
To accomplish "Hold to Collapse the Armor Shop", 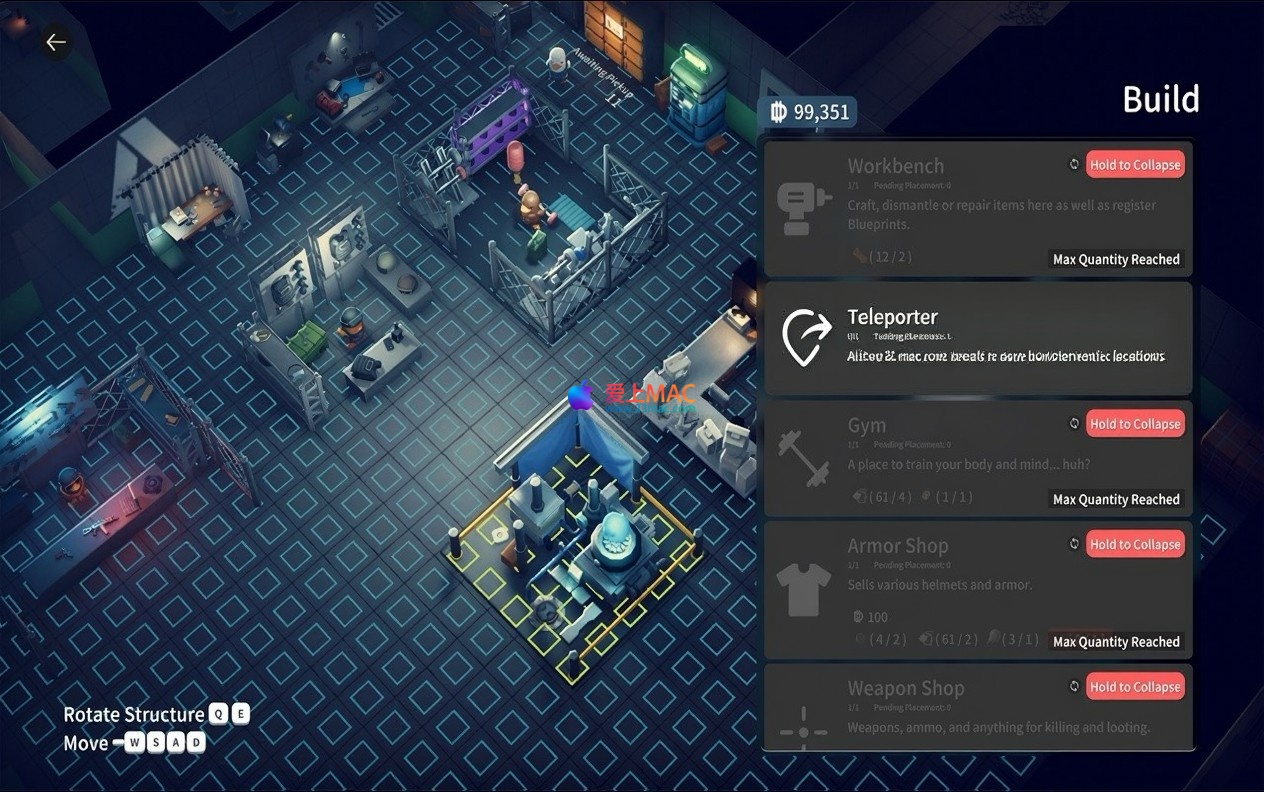I will pyautogui.click(x=1135, y=544).
